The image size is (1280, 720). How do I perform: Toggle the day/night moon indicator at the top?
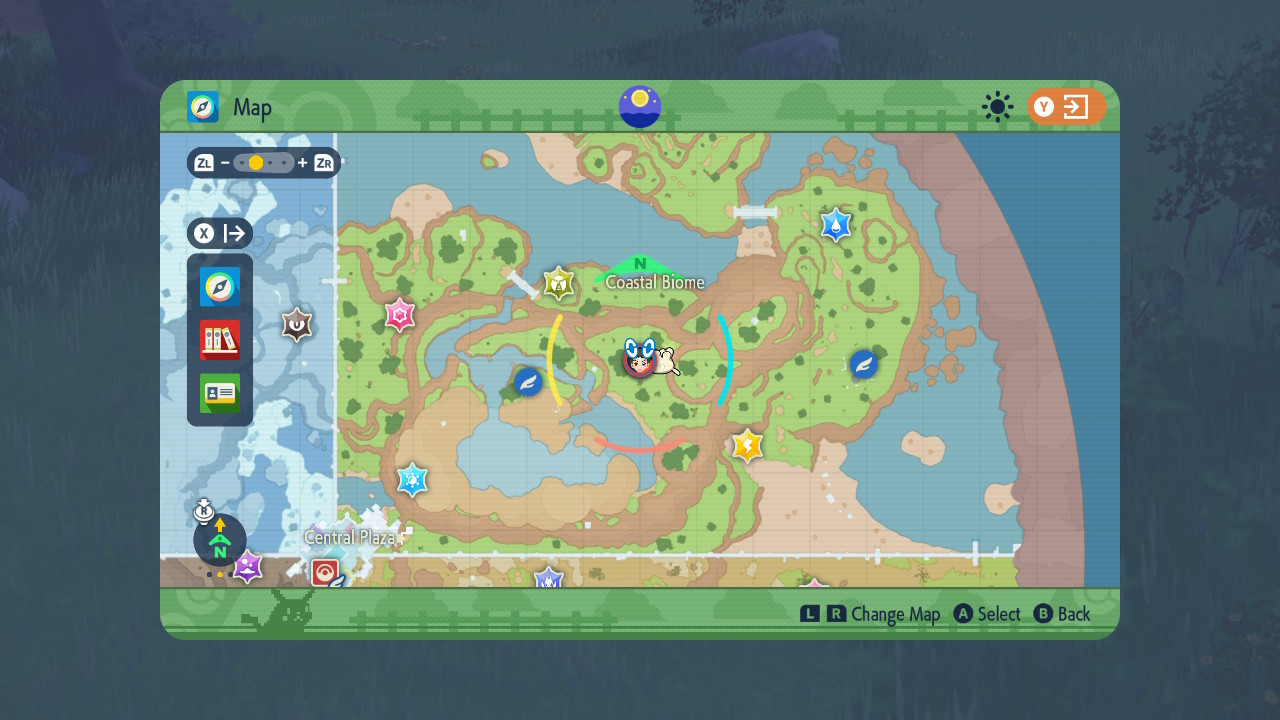(639, 106)
